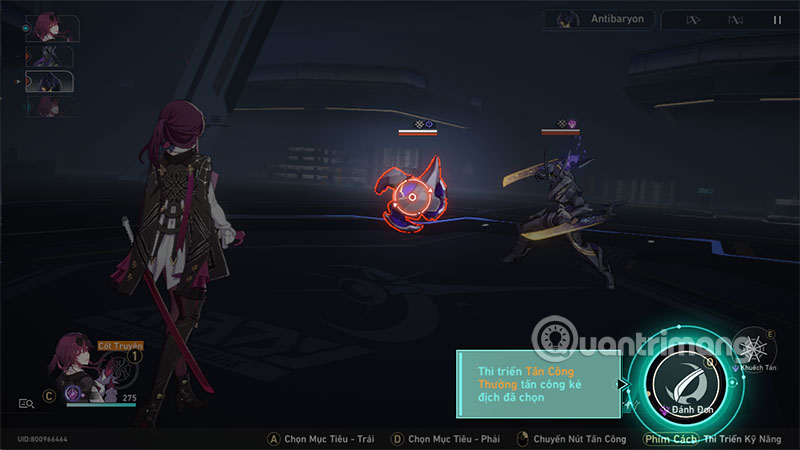Toggle battle speed-up
This screenshot has width=800, height=450.
pos(693,20)
